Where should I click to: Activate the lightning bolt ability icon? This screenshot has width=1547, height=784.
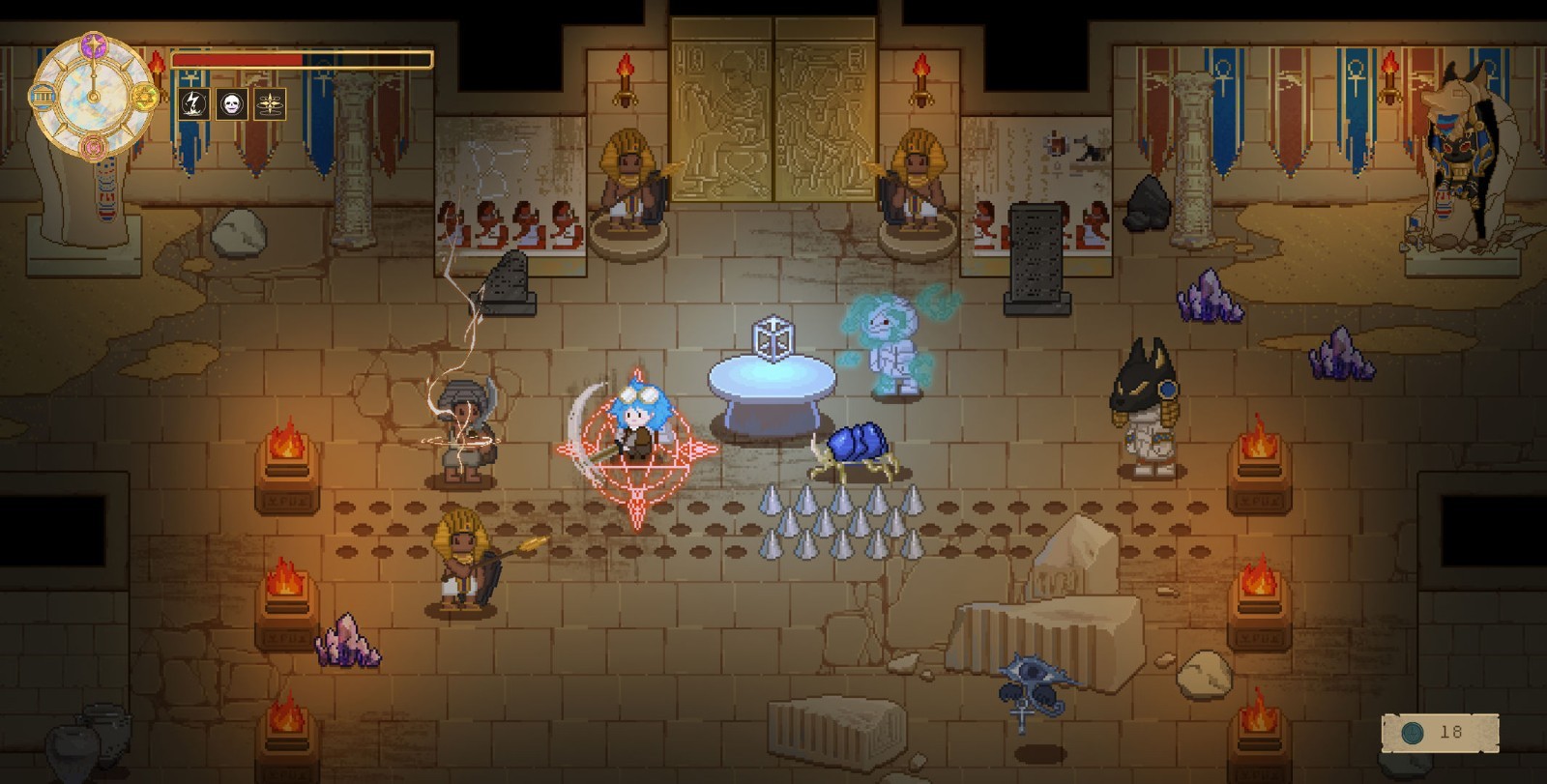[x=194, y=103]
